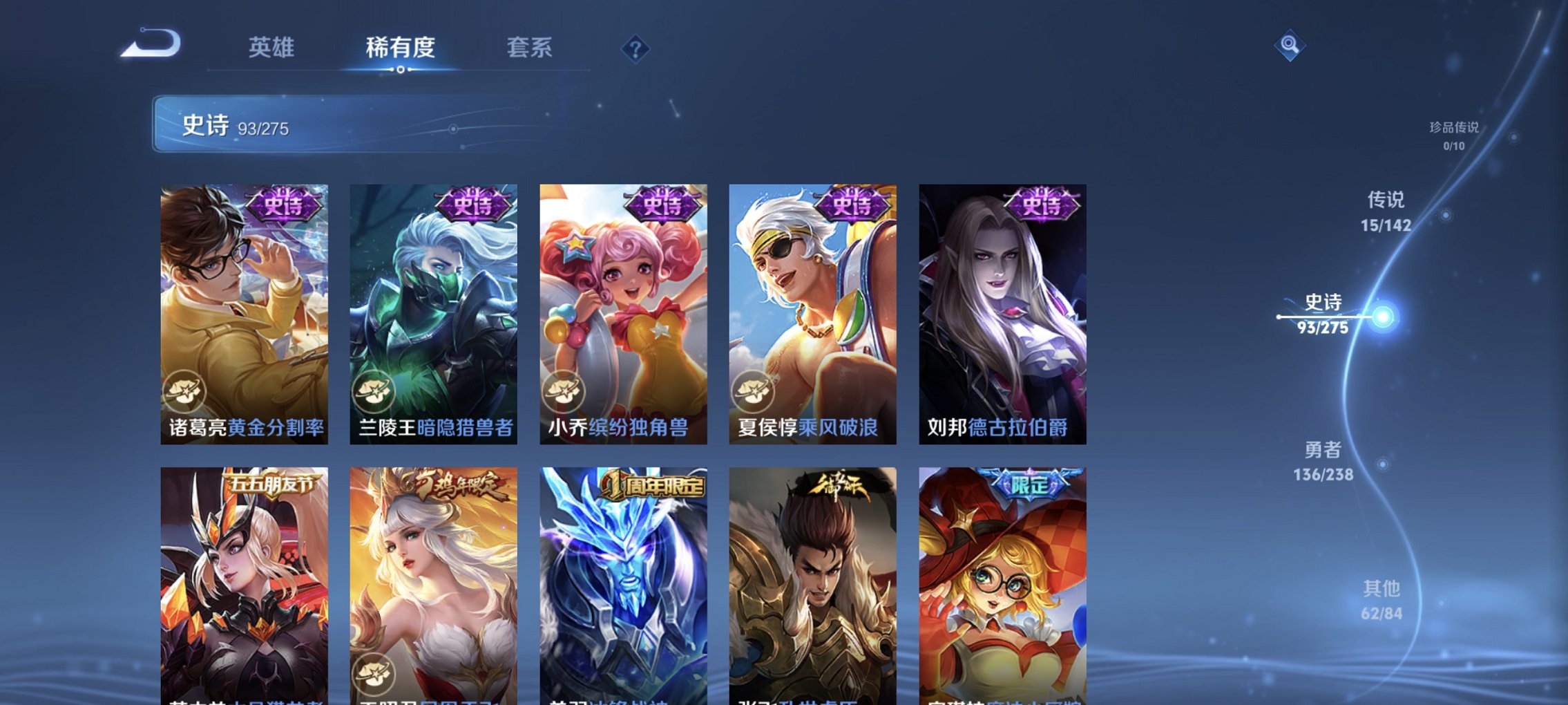Navigate to 珍品传说 0/10 at top right

point(1455,135)
